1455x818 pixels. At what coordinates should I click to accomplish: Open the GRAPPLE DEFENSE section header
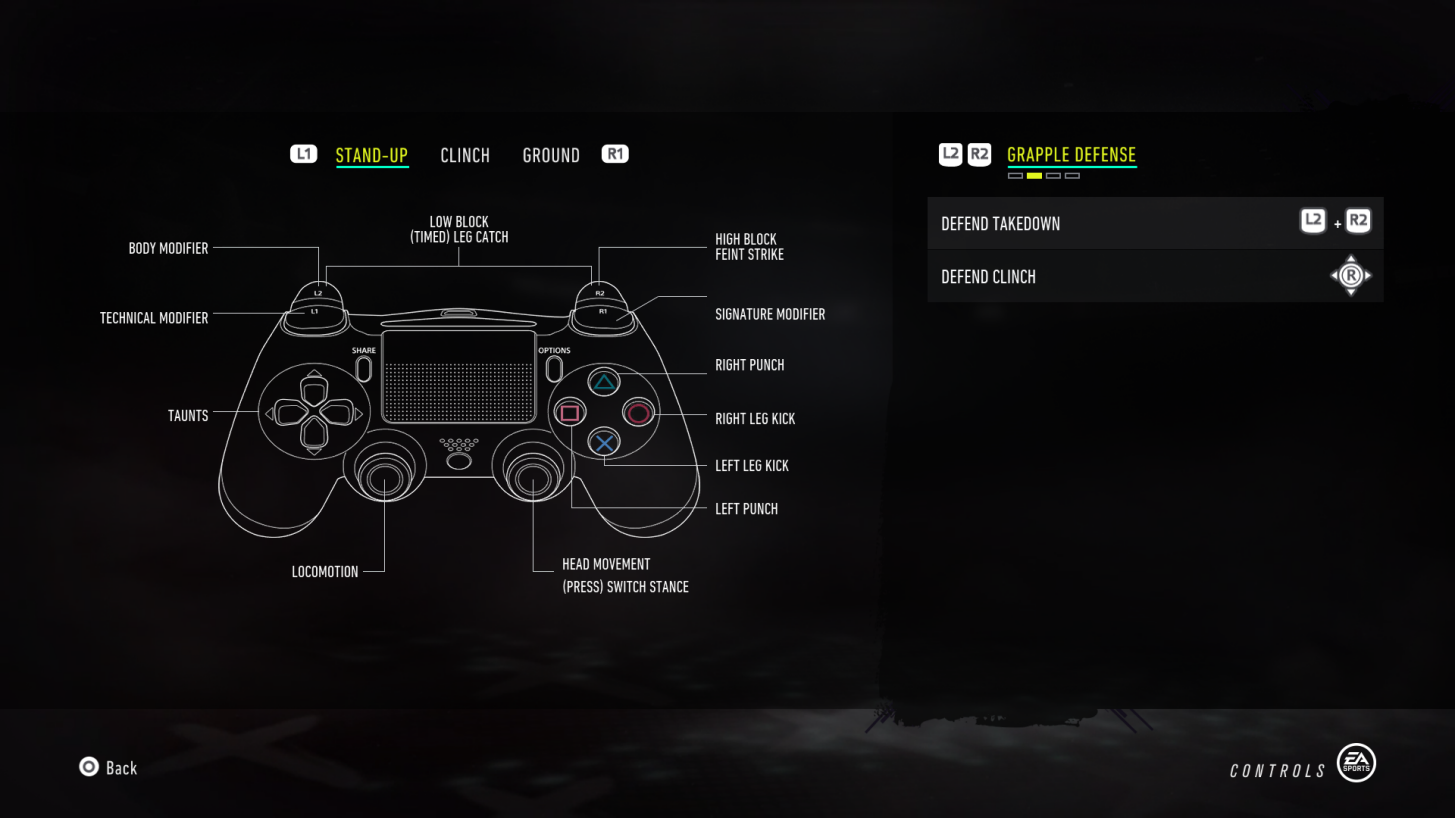point(1071,154)
